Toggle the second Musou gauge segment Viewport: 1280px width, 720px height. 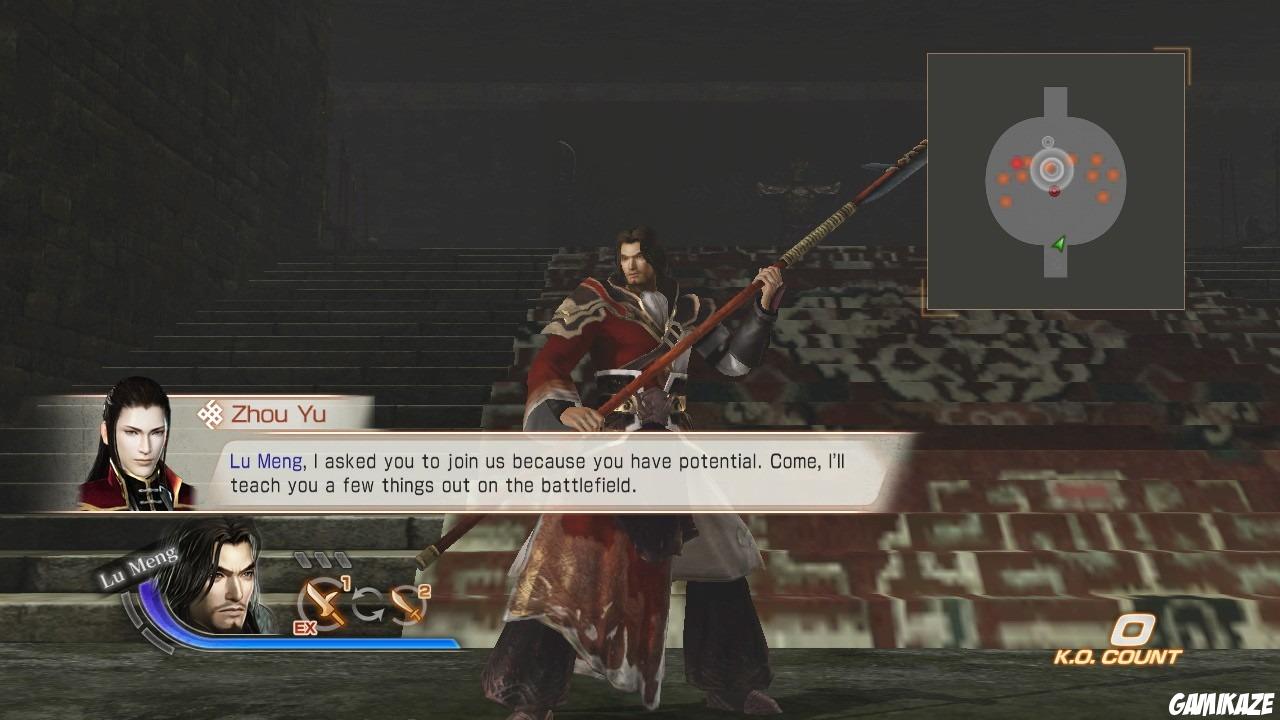(x=325, y=560)
